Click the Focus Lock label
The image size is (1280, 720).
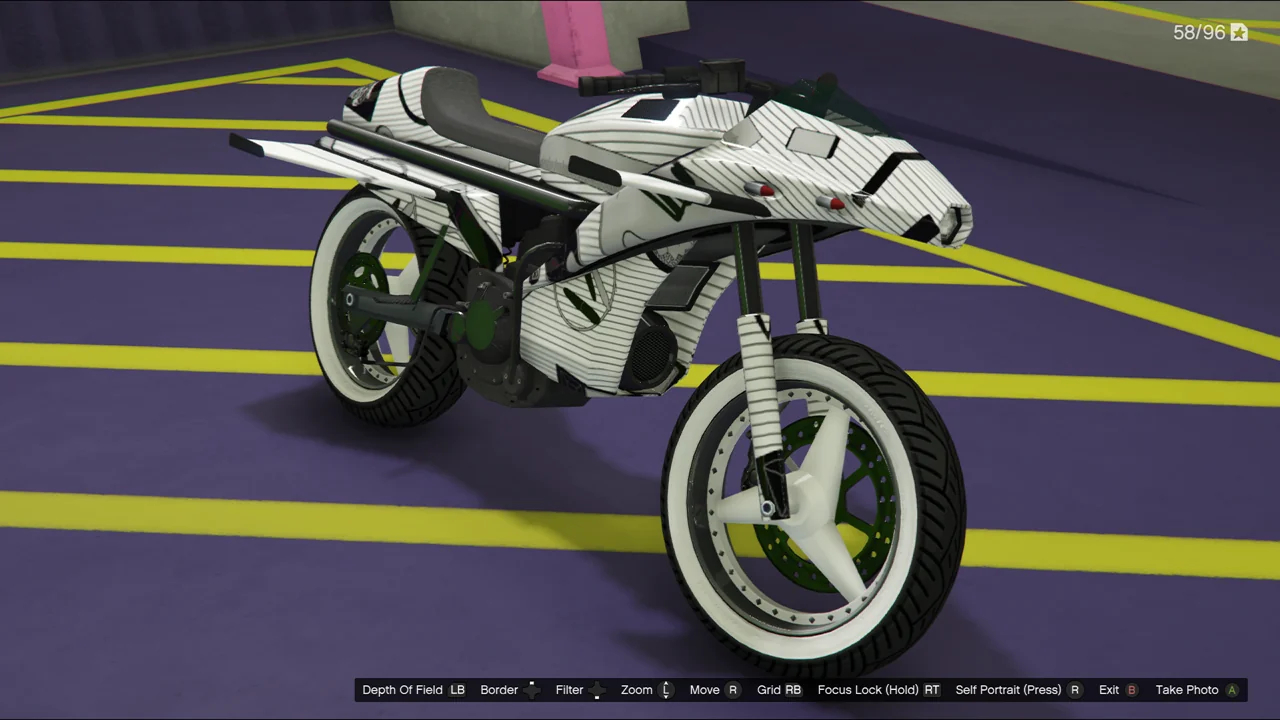point(867,690)
